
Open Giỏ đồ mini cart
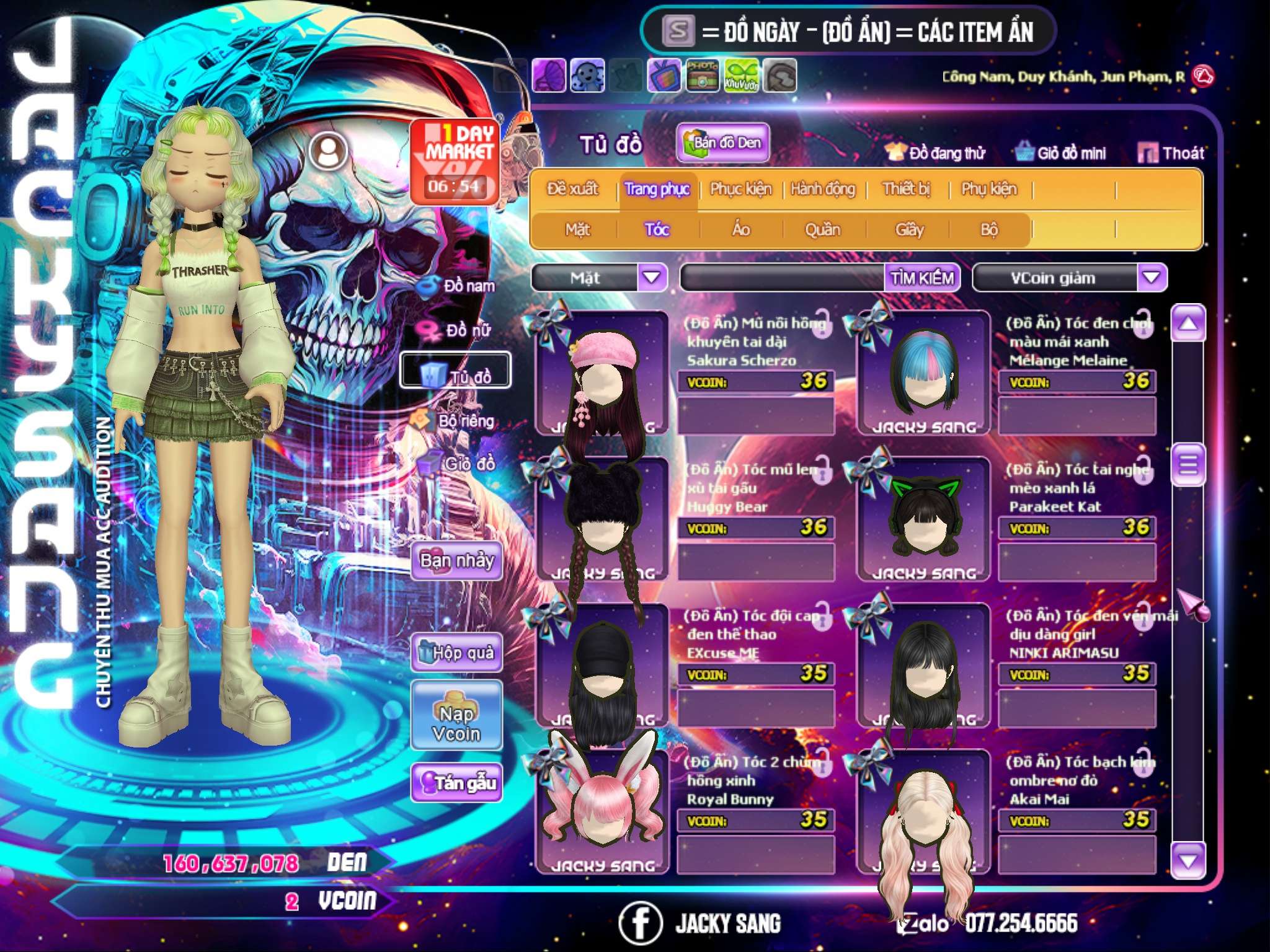click(1061, 152)
